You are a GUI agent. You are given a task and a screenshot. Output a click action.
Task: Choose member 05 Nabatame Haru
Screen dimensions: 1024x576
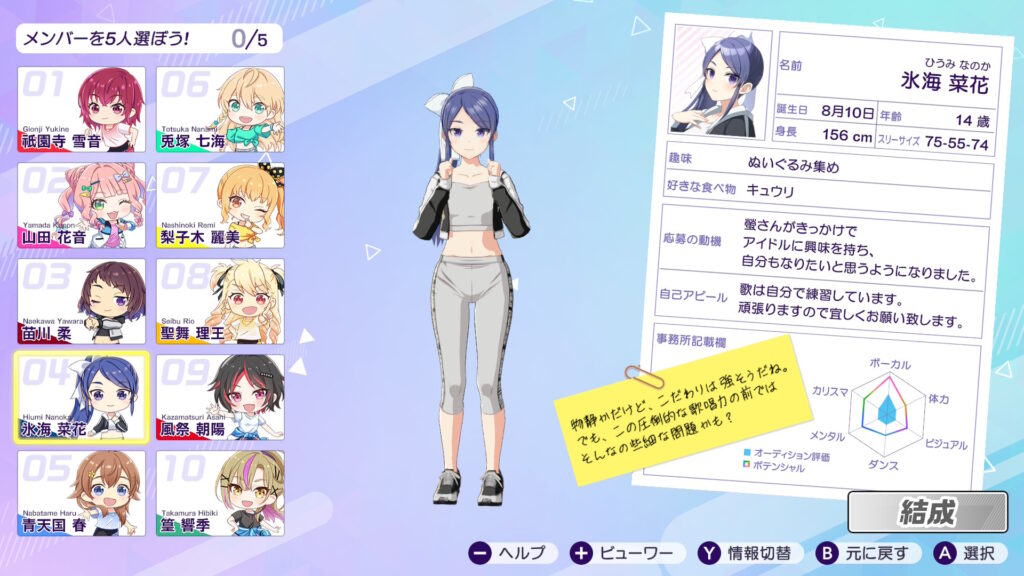pos(81,493)
